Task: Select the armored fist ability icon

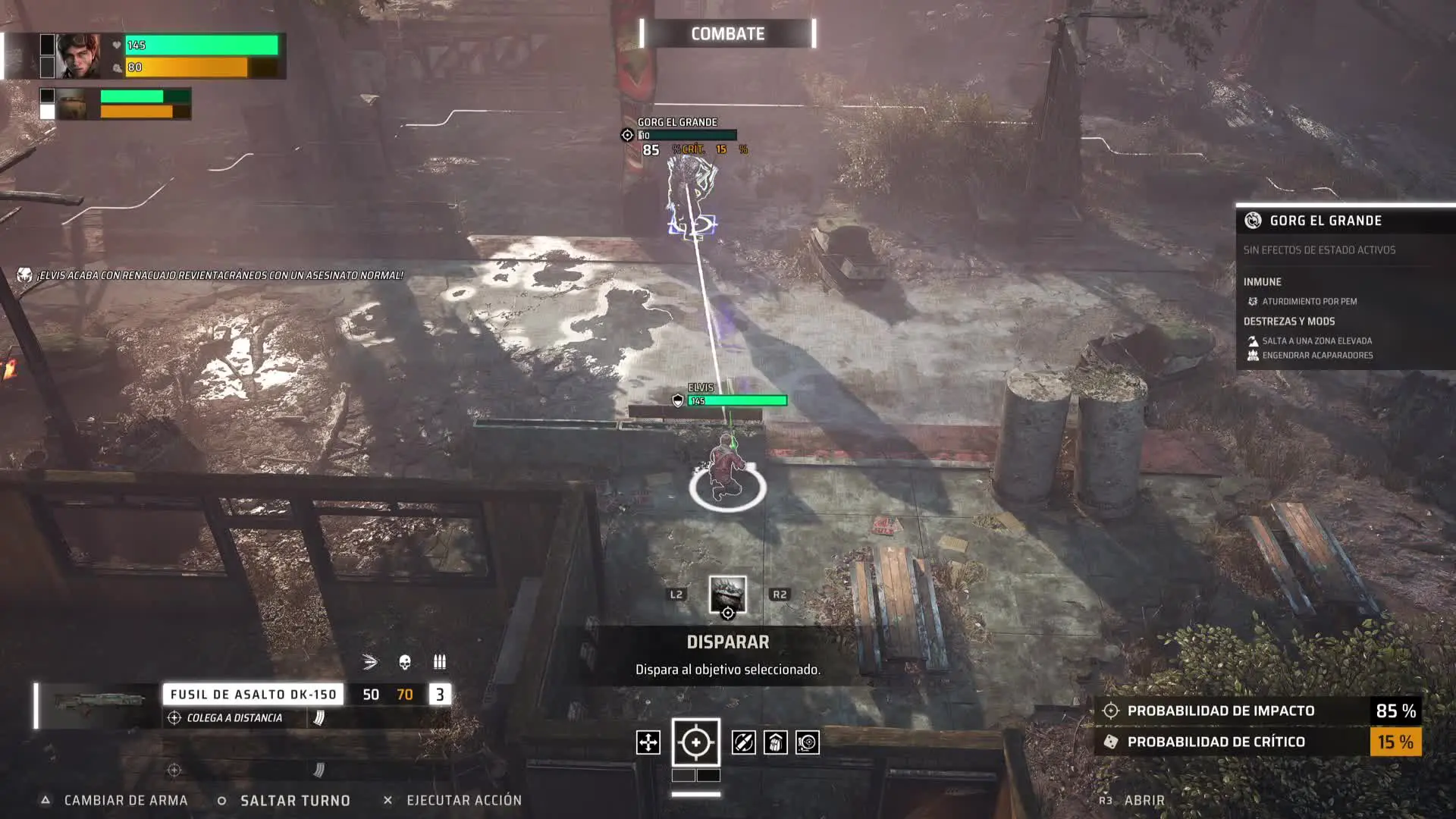Action: (x=775, y=742)
